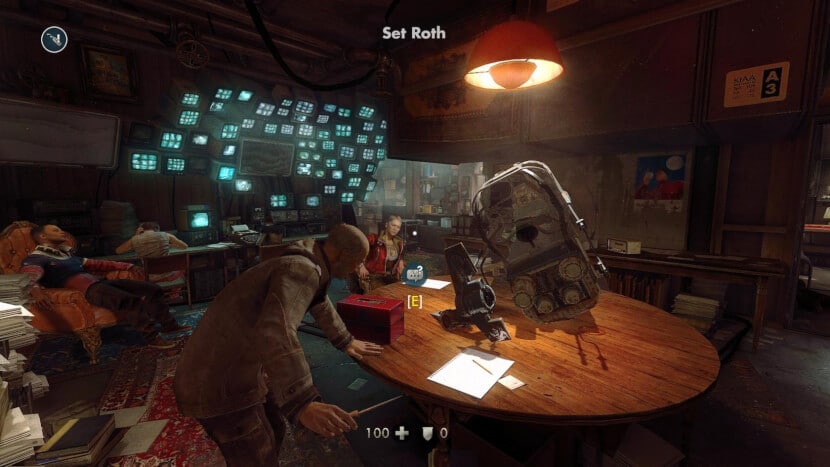This screenshot has height=467, width=830.
Task: Click the speech bubble talk icon
Action: point(413,270)
